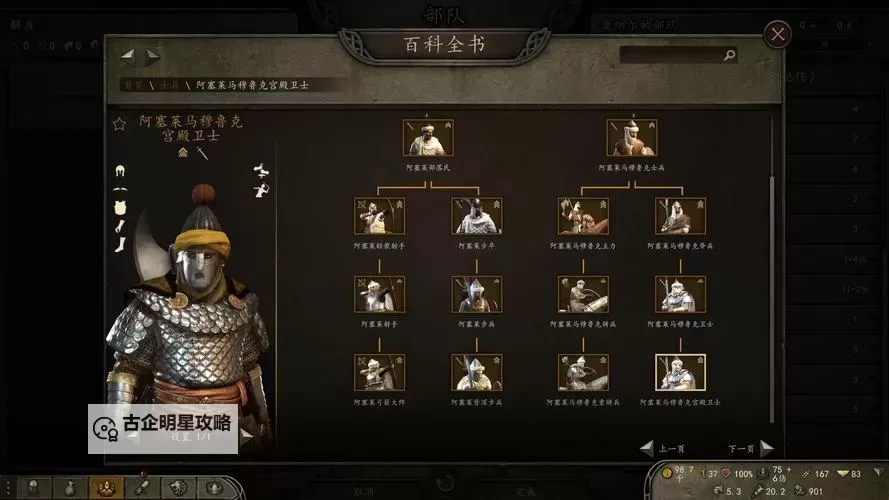Go to the previous page (上一页)

pyautogui.click(x=664, y=448)
